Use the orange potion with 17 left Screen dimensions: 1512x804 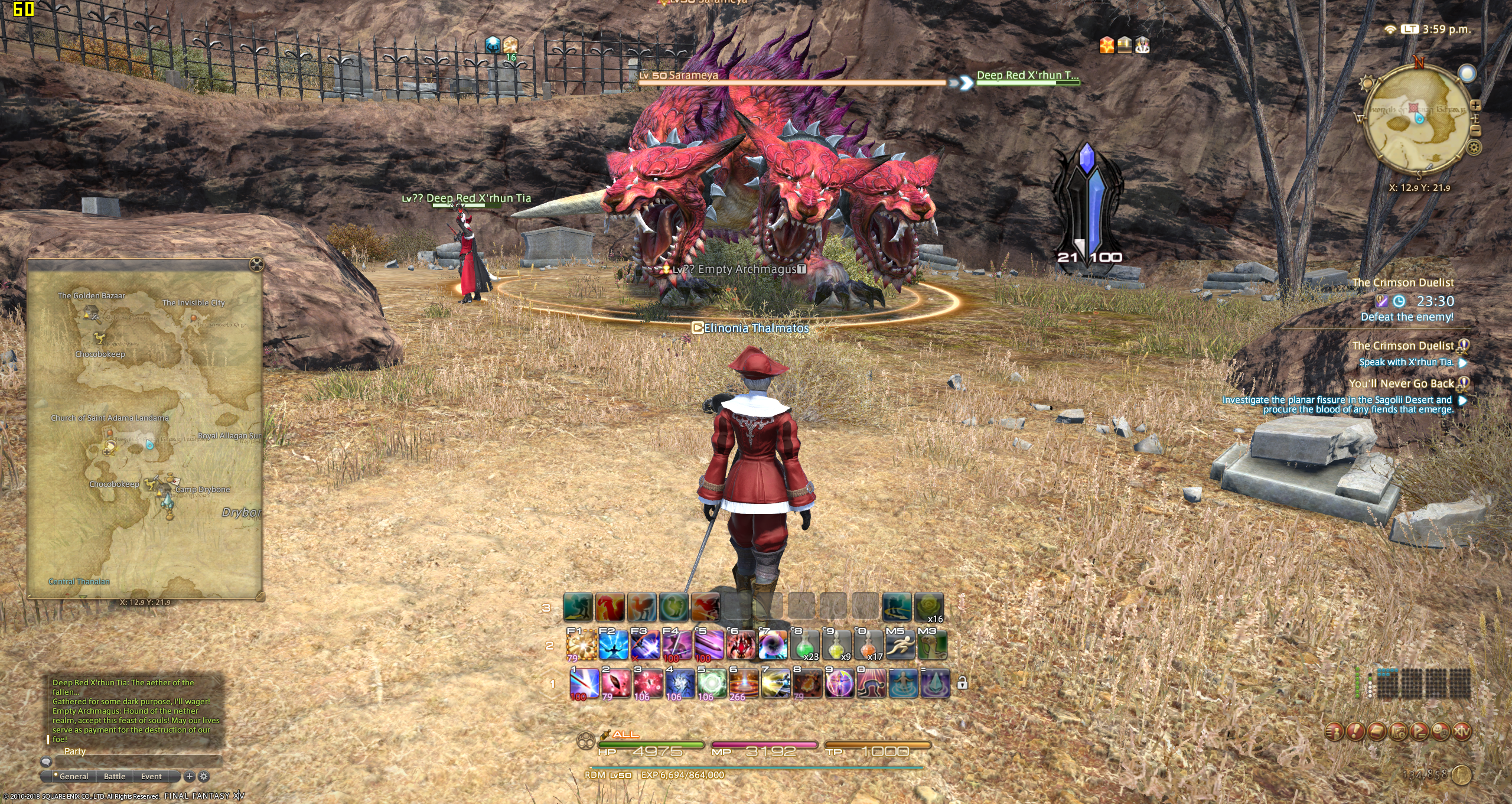click(x=868, y=645)
